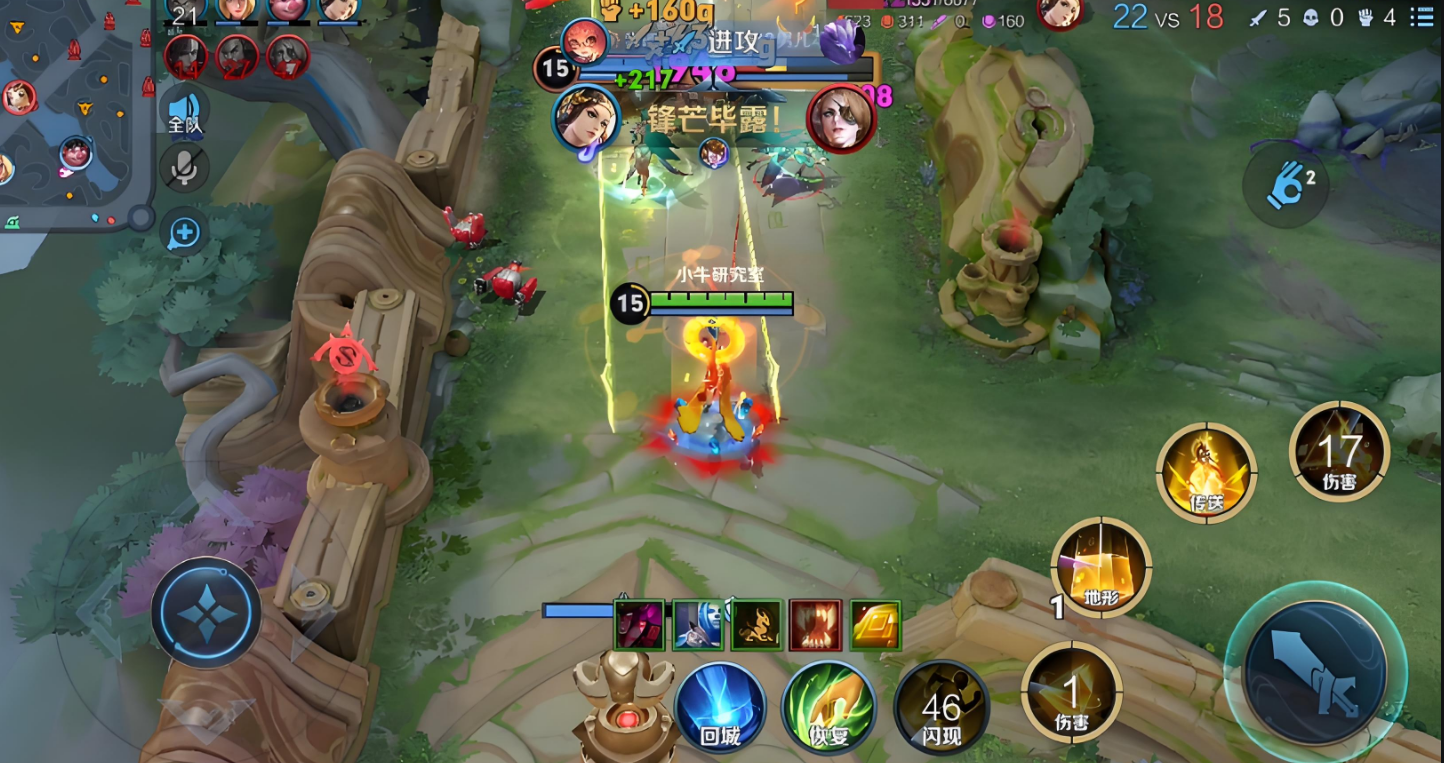
Task: Open the scoreboard list menu icon
Action: pyautogui.click(x=1420, y=17)
